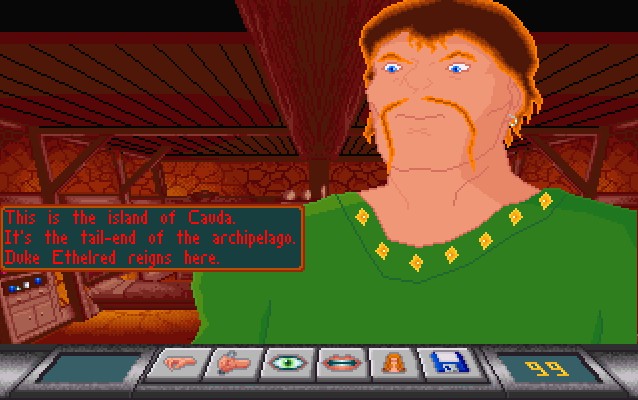Image resolution: width=638 pixels, height=400 pixels.
Task: Choose the hand holding item use action
Action: click(x=232, y=364)
